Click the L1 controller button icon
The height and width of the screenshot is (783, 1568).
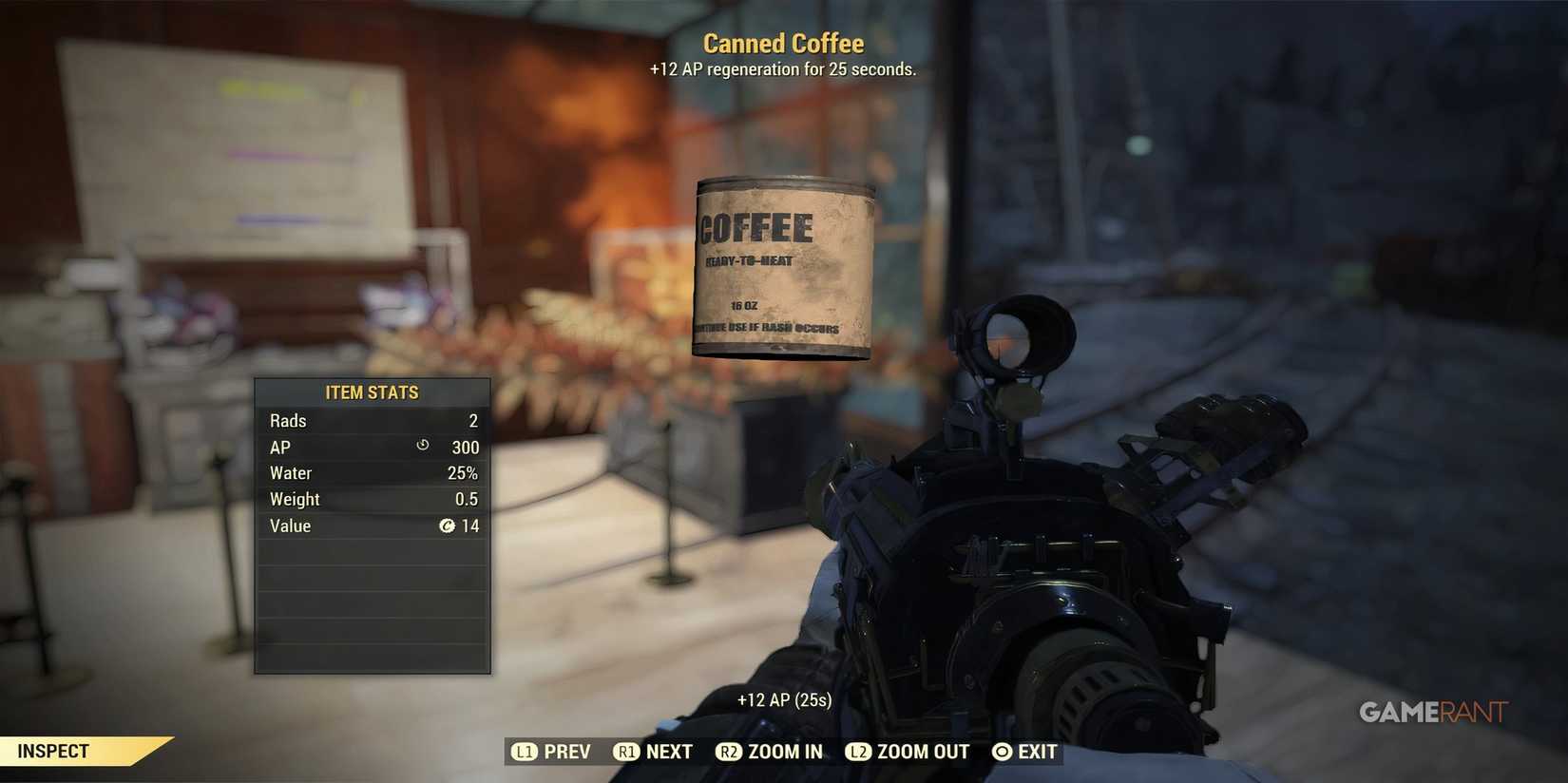pos(524,751)
